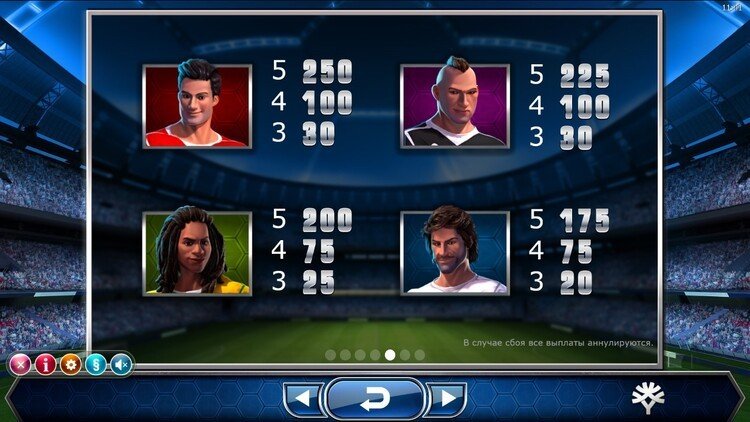The width and height of the screenshot is (750, 422).
Task: Return to the game with the back arrow
Action: coord(374,399)
